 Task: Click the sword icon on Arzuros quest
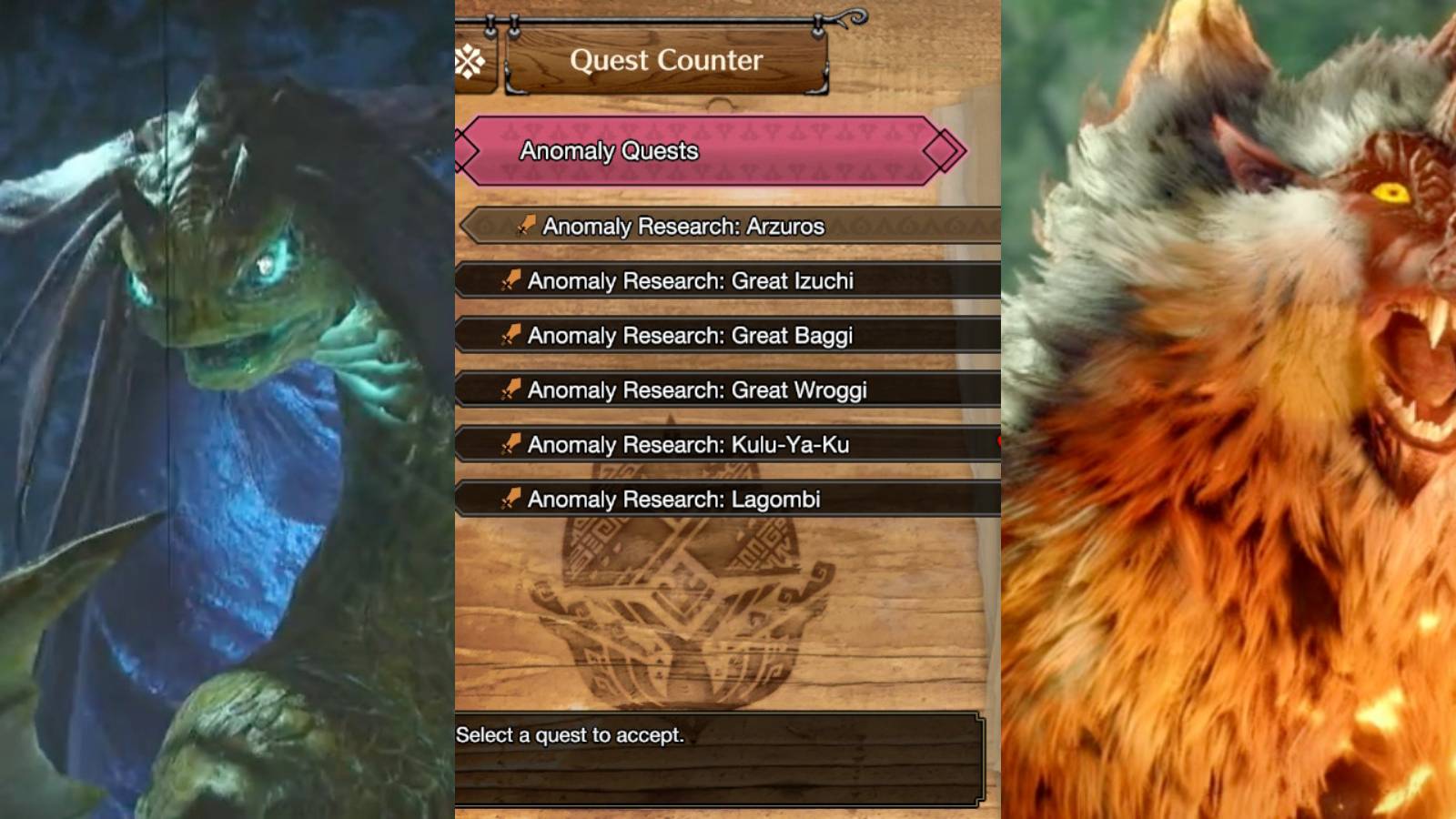coord(525,227)
